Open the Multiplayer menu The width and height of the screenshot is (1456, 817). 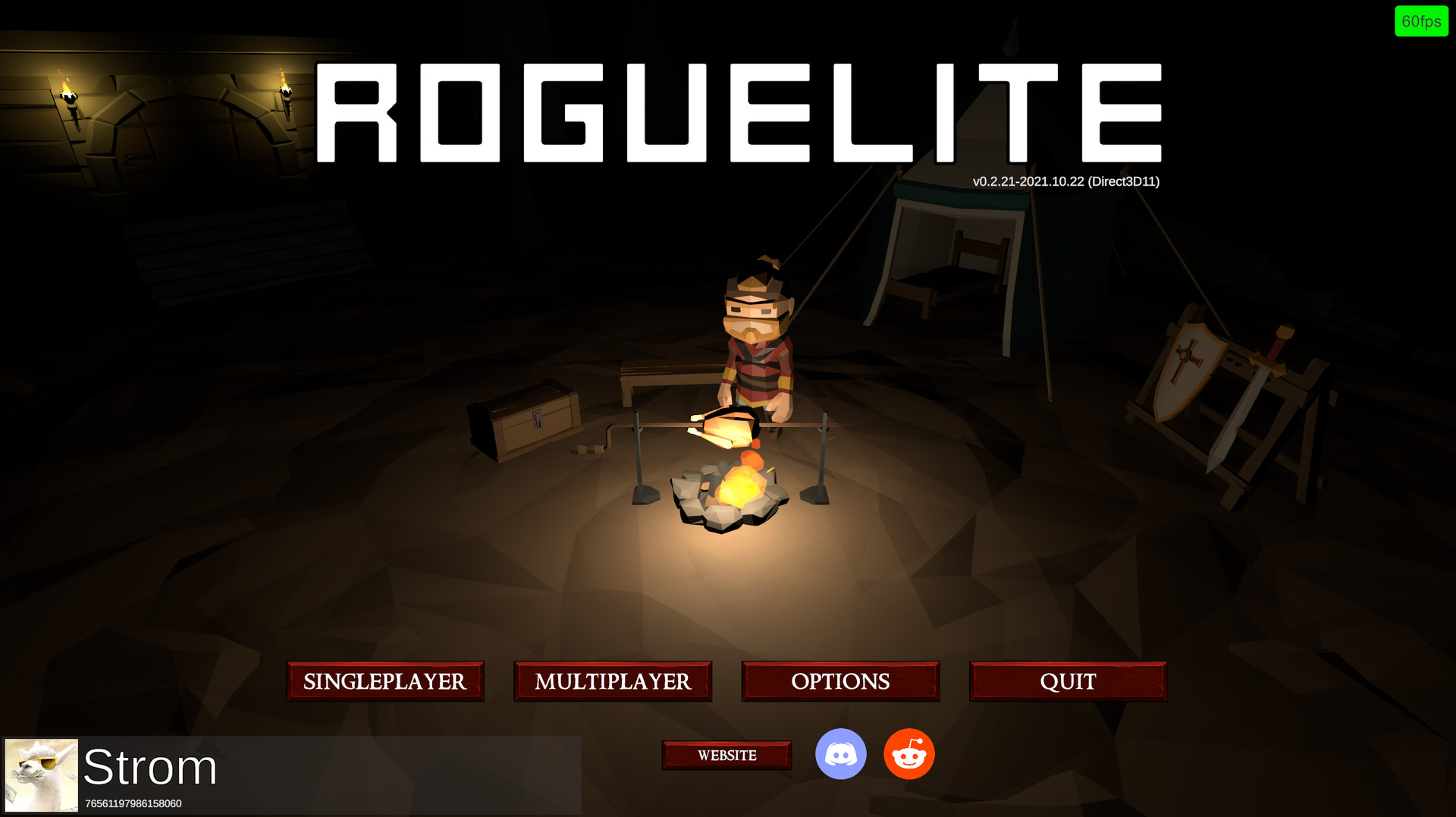[613, 681]
